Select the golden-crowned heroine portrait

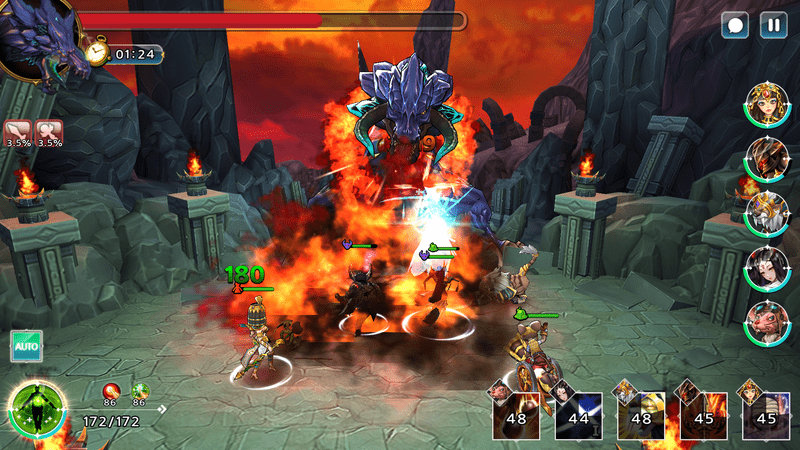click(x=767, y=102)
